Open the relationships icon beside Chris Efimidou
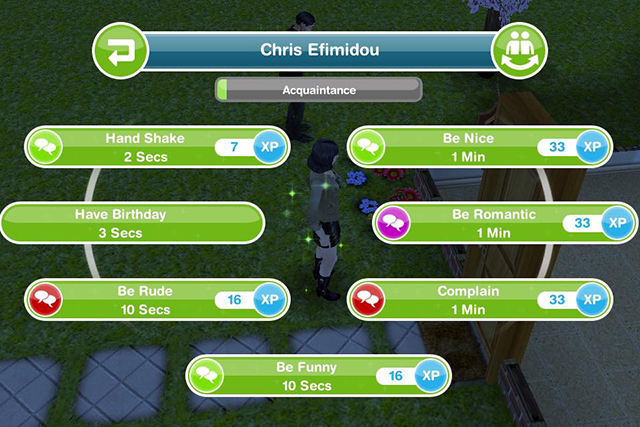Viewport: 640px width, 427px height. click(520, 52)
